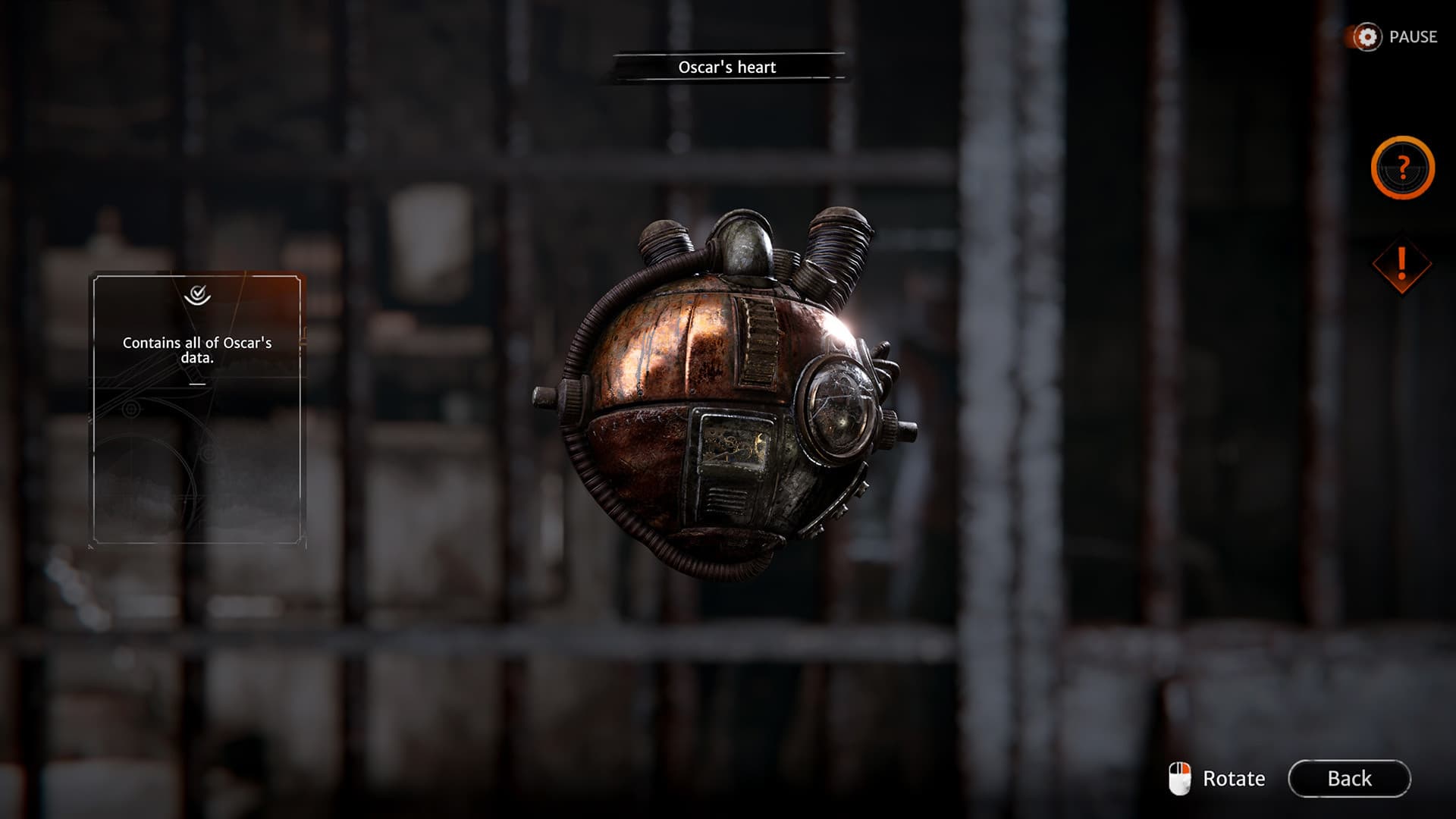Click the checkmark emblem on the description panel

coord(197,297)
